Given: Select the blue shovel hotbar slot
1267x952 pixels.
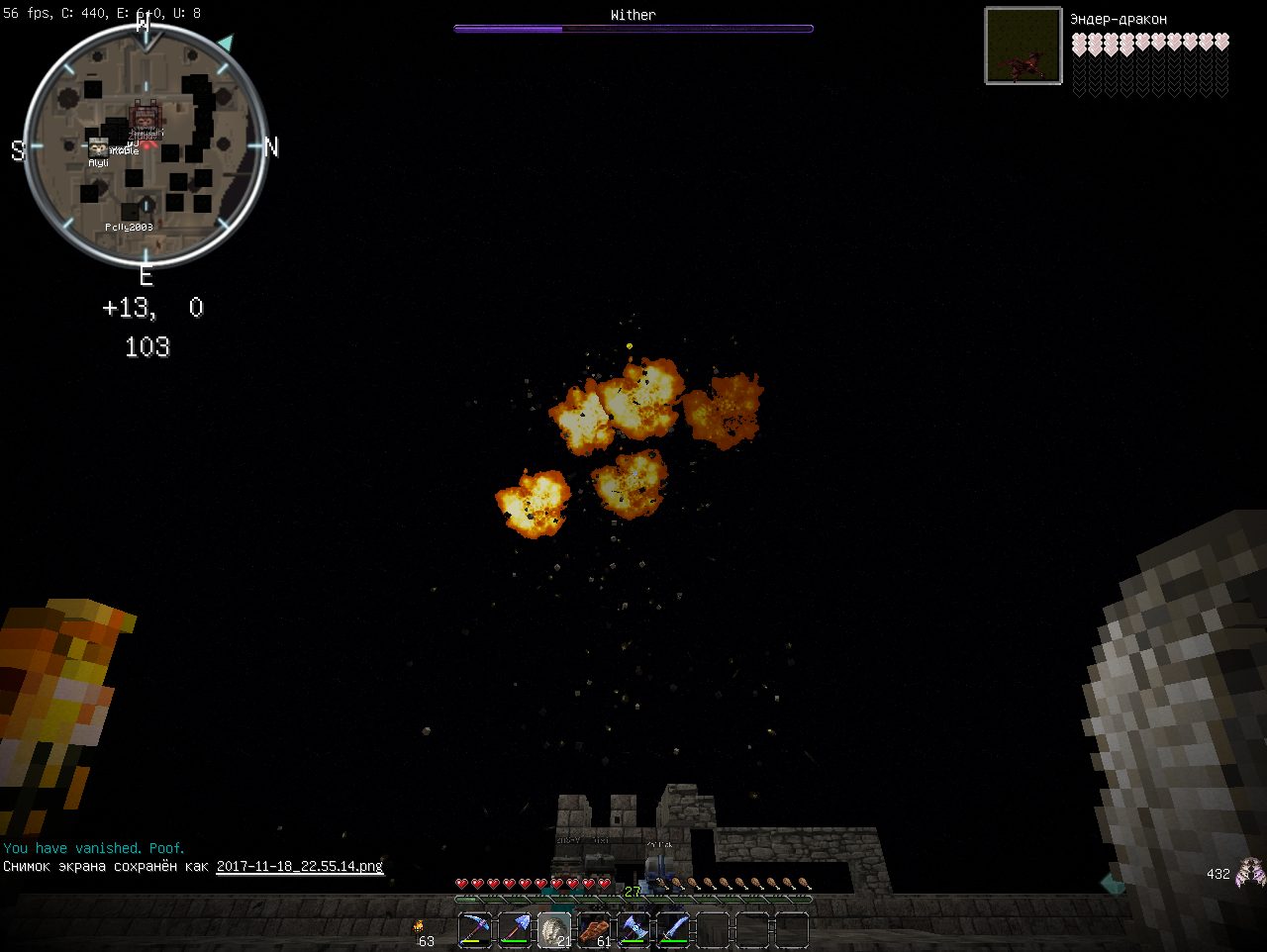Looking at the screenshot, I should 515,930.
